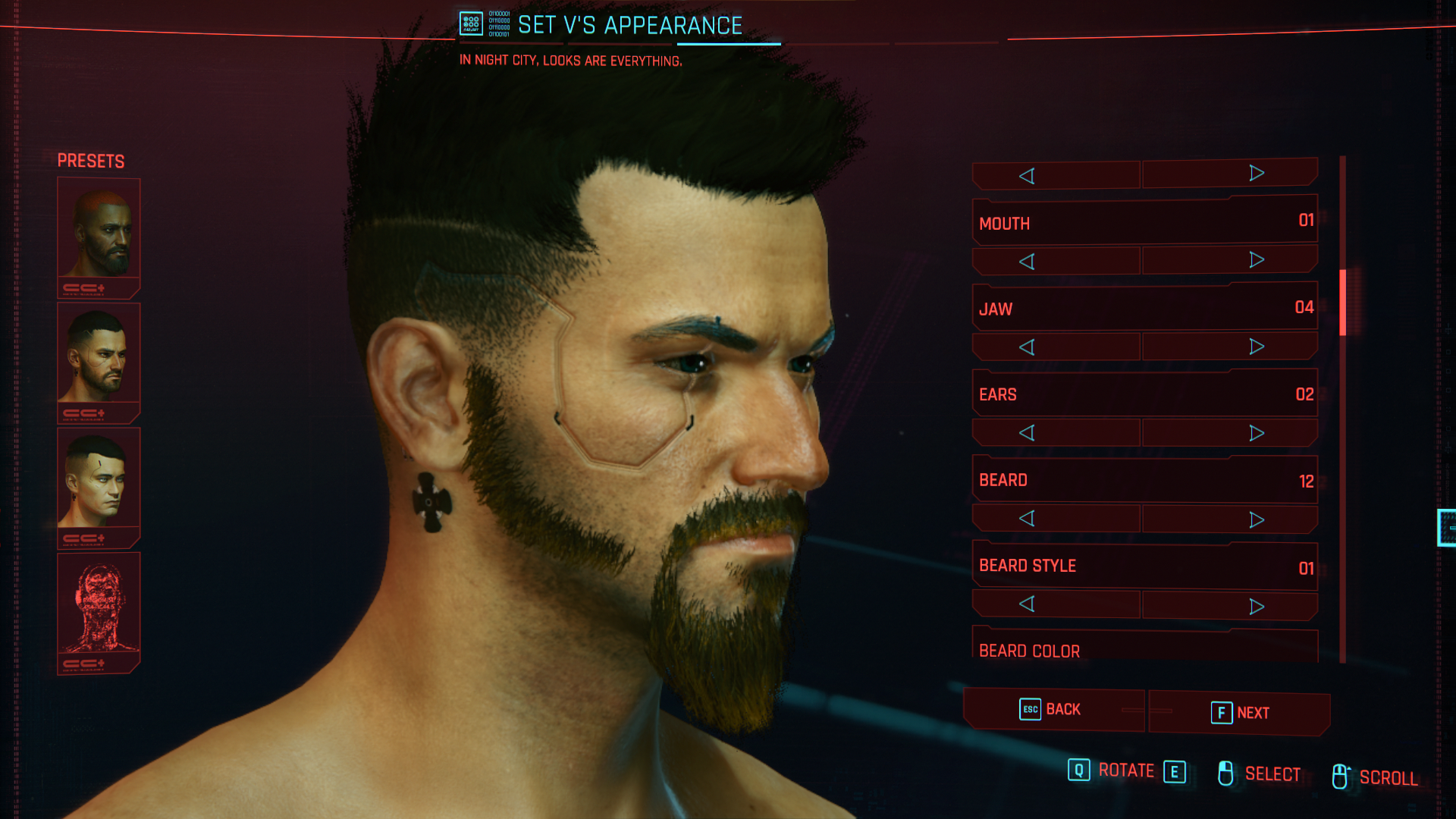Change Beard to the next type

pyautogui.click(x=1256, y=519)
